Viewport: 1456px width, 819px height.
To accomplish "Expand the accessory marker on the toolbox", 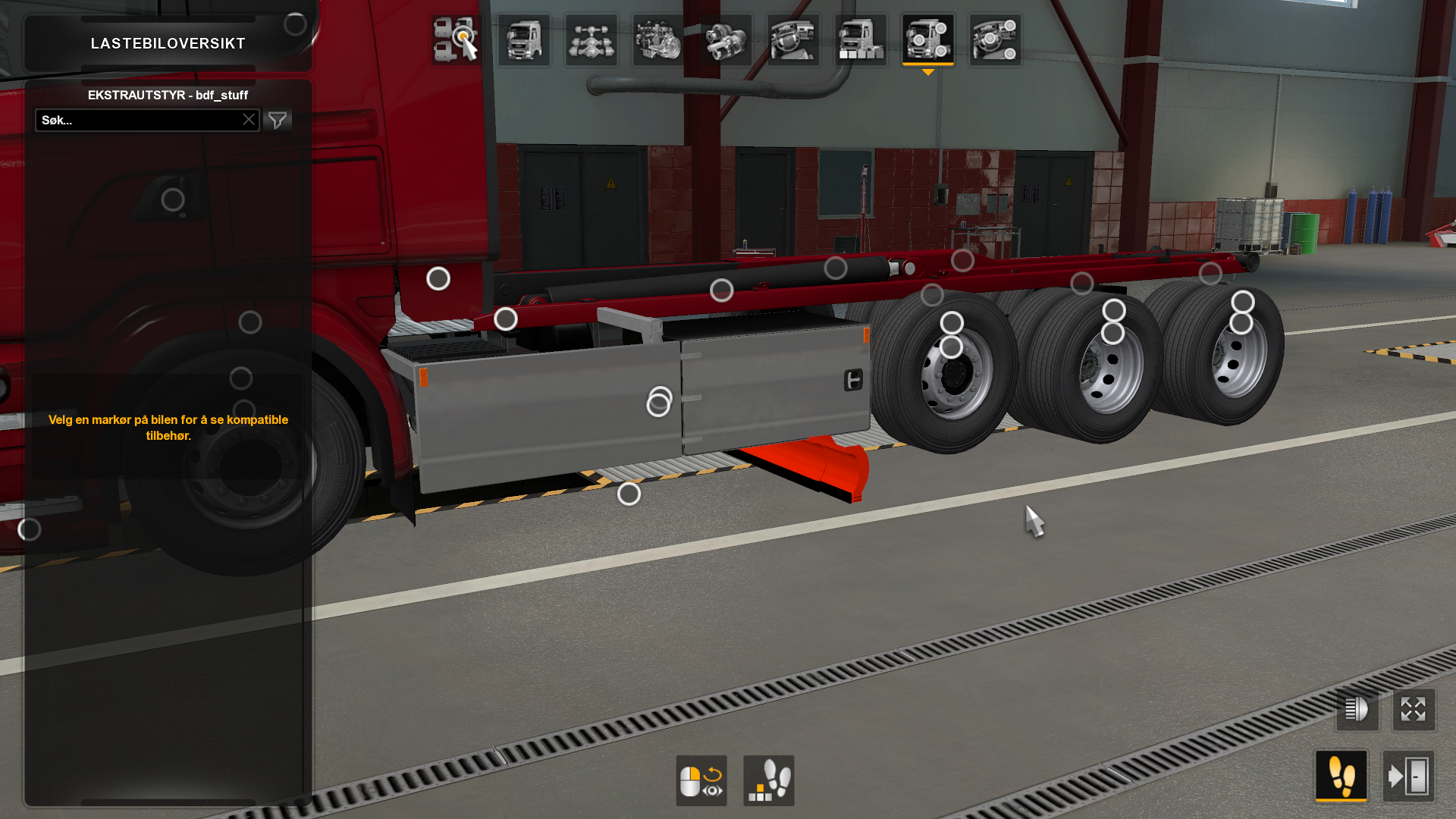I will (x=659, y=403).
